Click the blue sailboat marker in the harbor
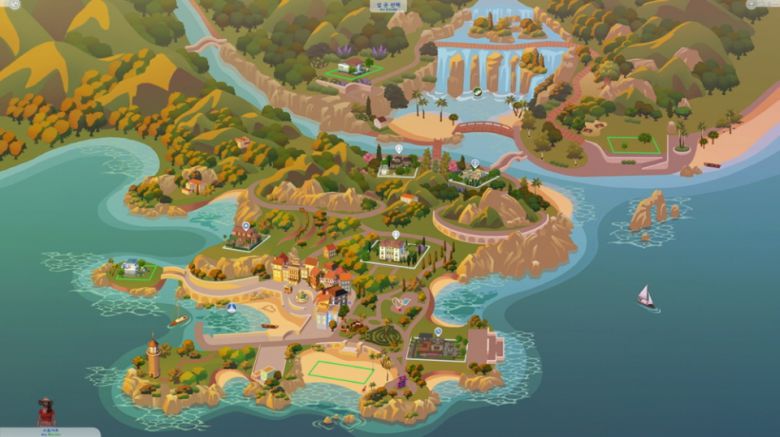The image size is (780, 437). click(232, 309)
